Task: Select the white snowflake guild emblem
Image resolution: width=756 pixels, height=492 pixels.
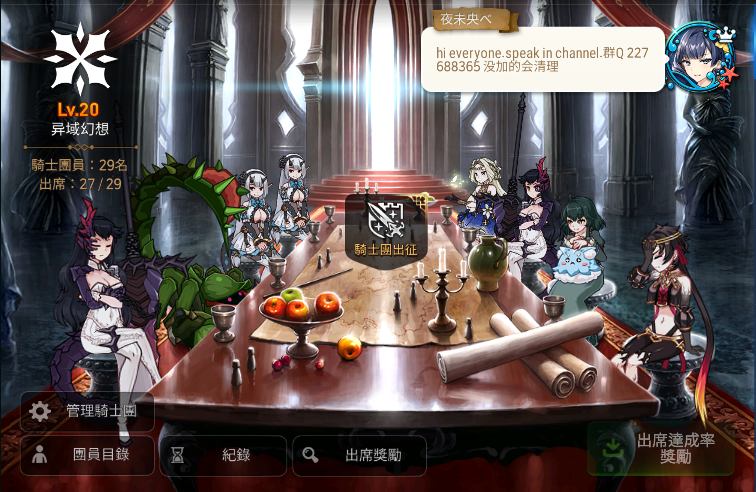Action: (x=80, y=59)
